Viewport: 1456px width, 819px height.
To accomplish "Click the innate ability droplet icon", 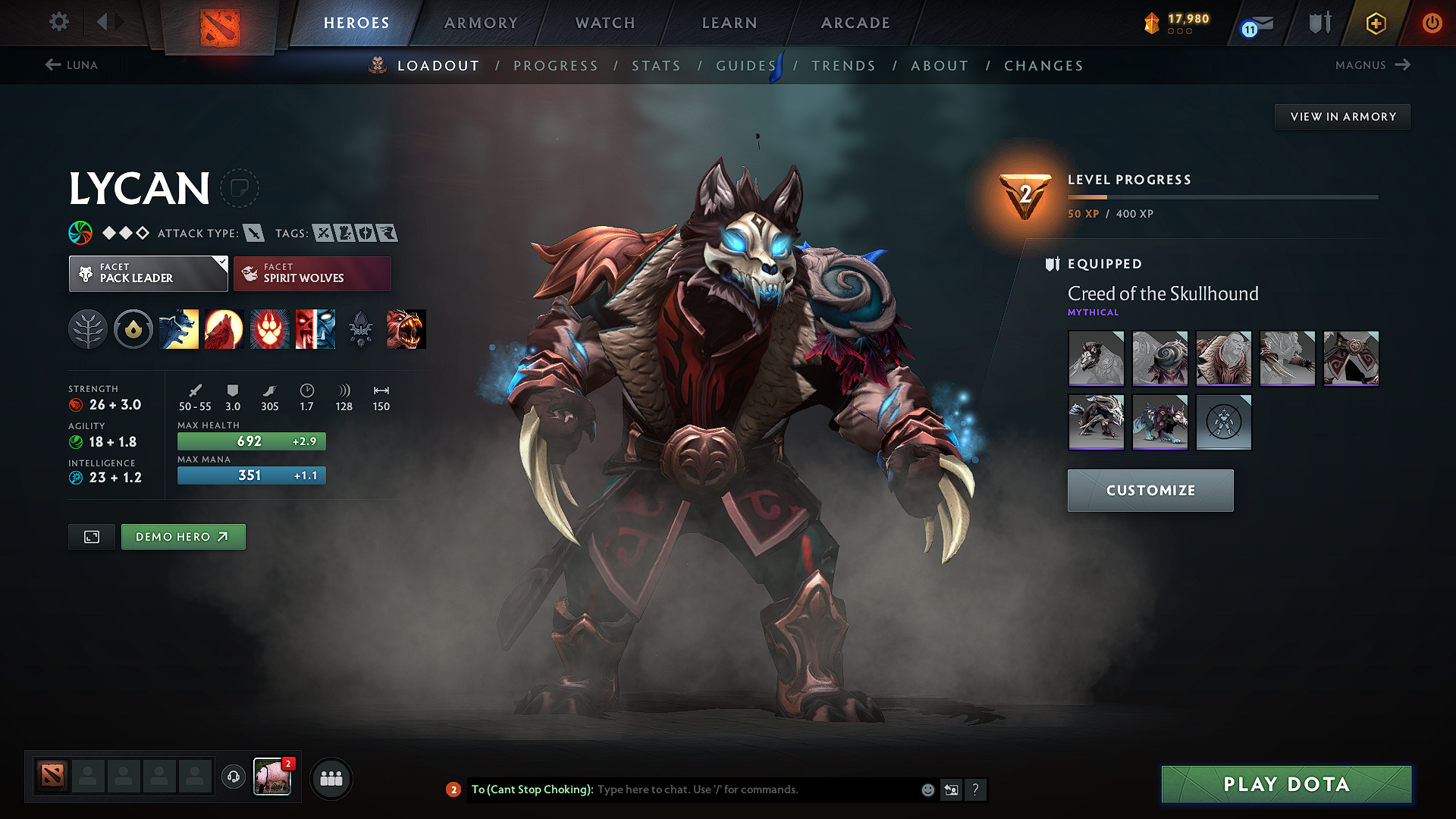I will (x=133, y=329).
